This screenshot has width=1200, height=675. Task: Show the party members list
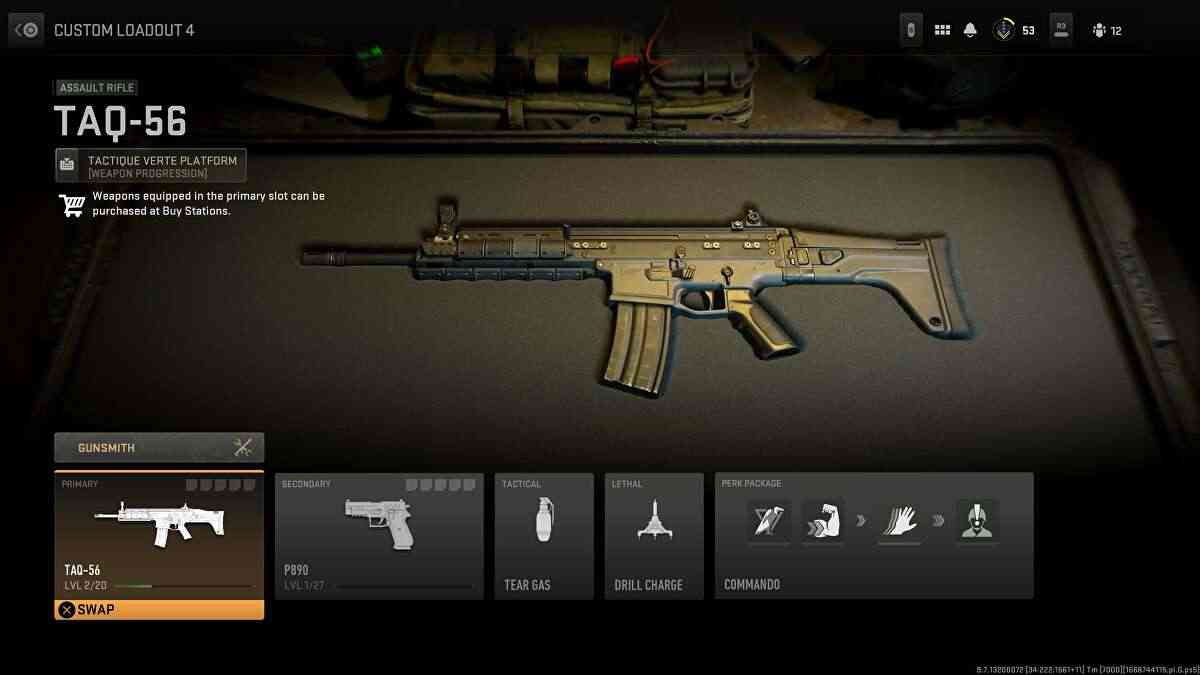tap(1107, 30)
